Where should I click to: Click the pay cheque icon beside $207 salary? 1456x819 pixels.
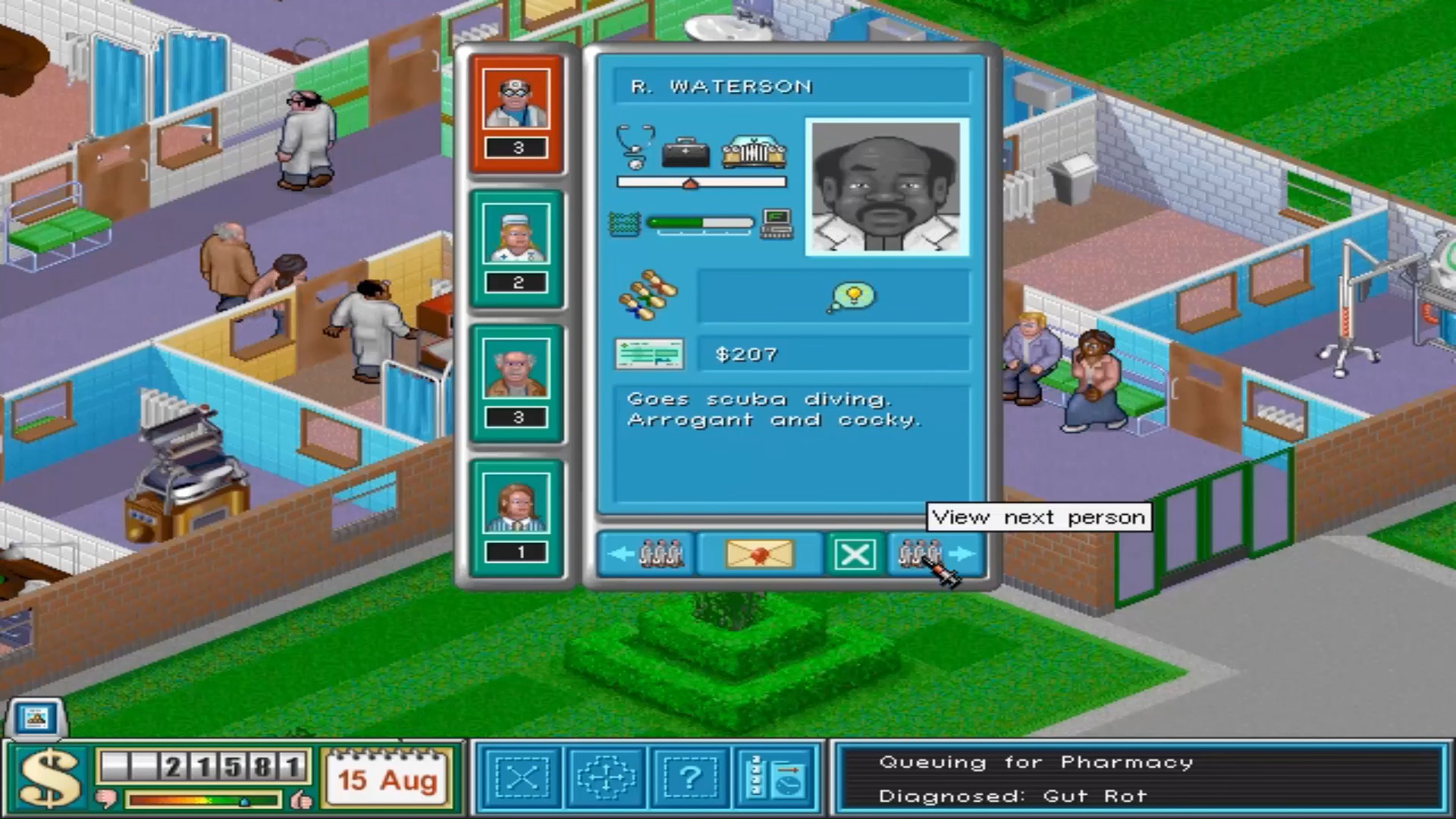pyautogui.click(x=649, y=353)
